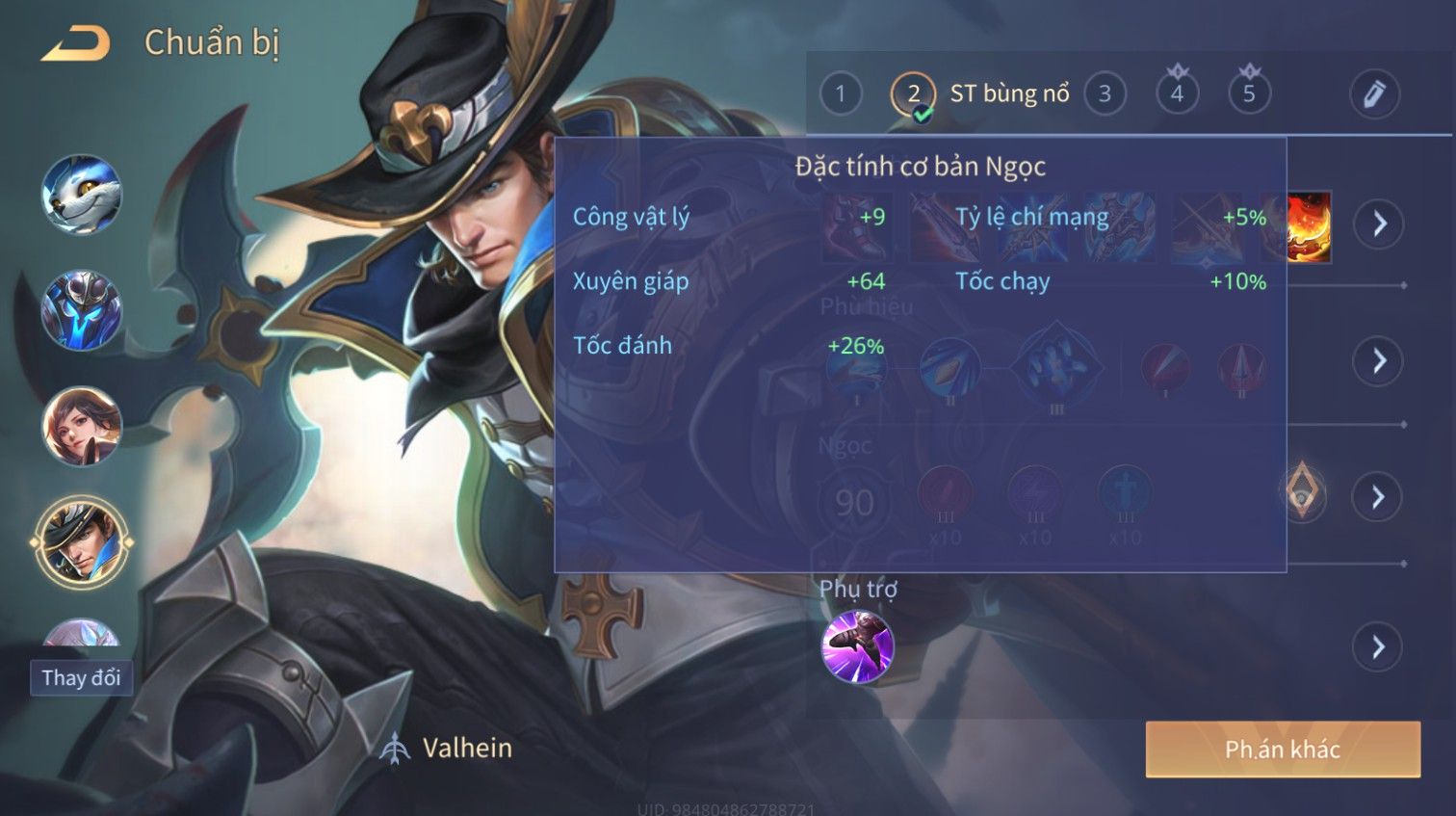Click the Ph.án khác button
This screenshot has height=816, width=1456.
[x=1283, y=750]
